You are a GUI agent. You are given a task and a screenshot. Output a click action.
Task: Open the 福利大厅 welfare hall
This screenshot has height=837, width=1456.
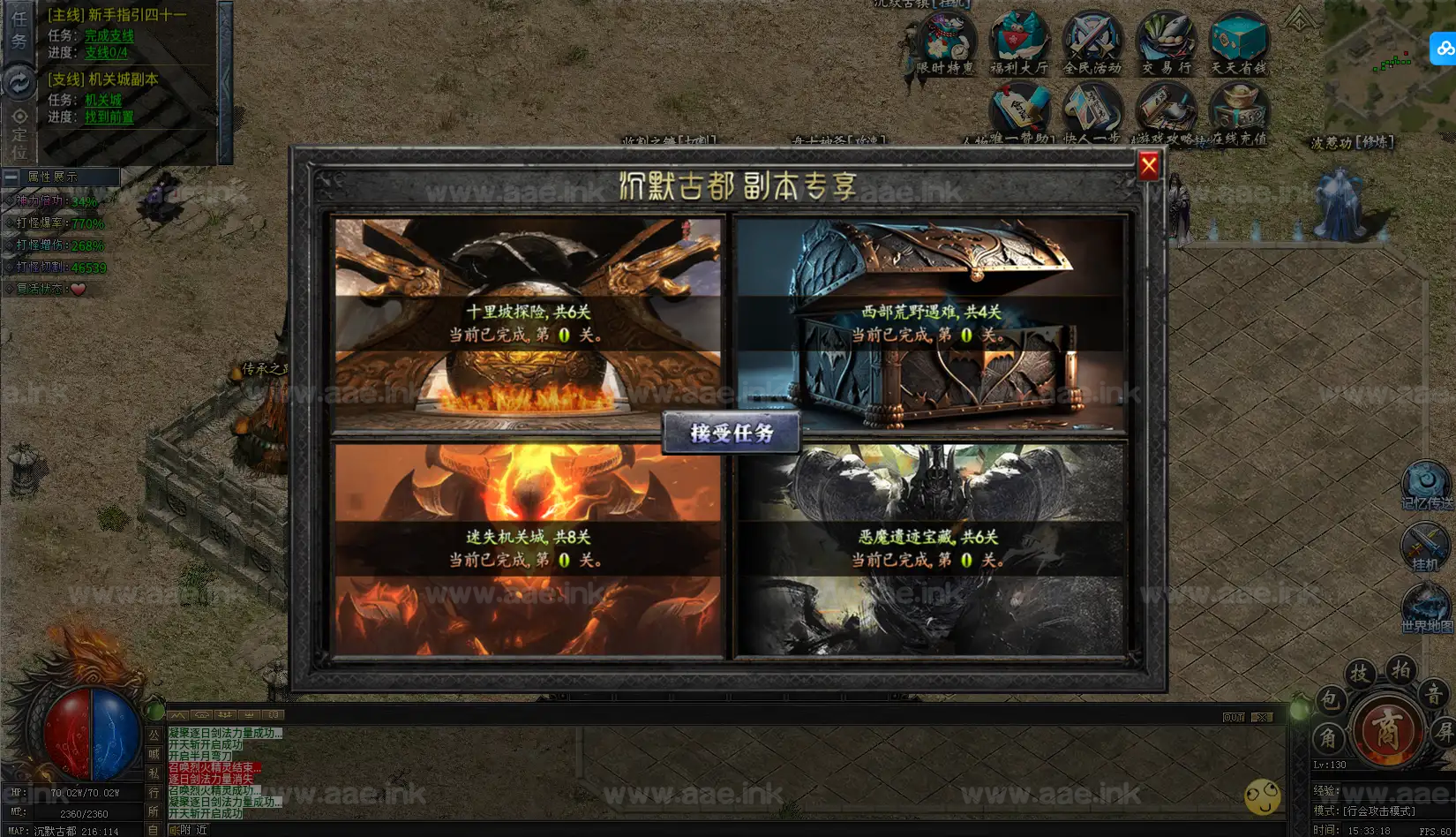pyautogui.click(x=1019, y=41)
